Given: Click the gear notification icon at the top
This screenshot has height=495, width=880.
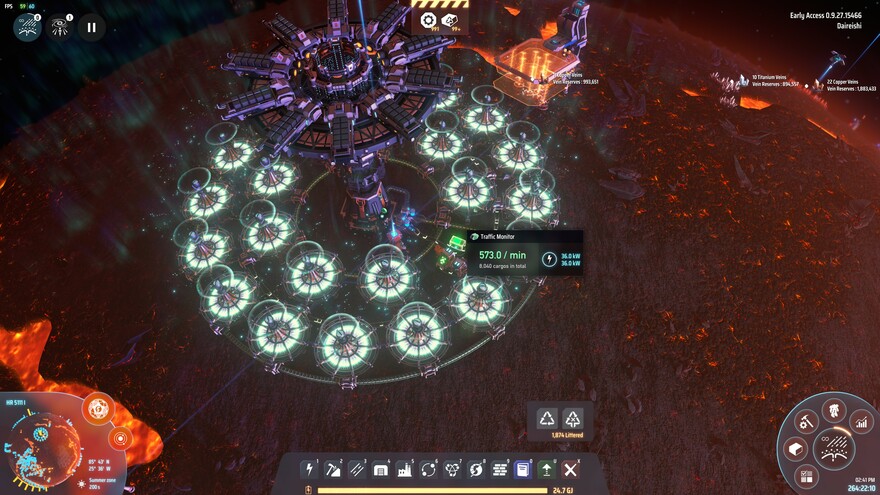Looking at the screenshot, I should 428,21.
